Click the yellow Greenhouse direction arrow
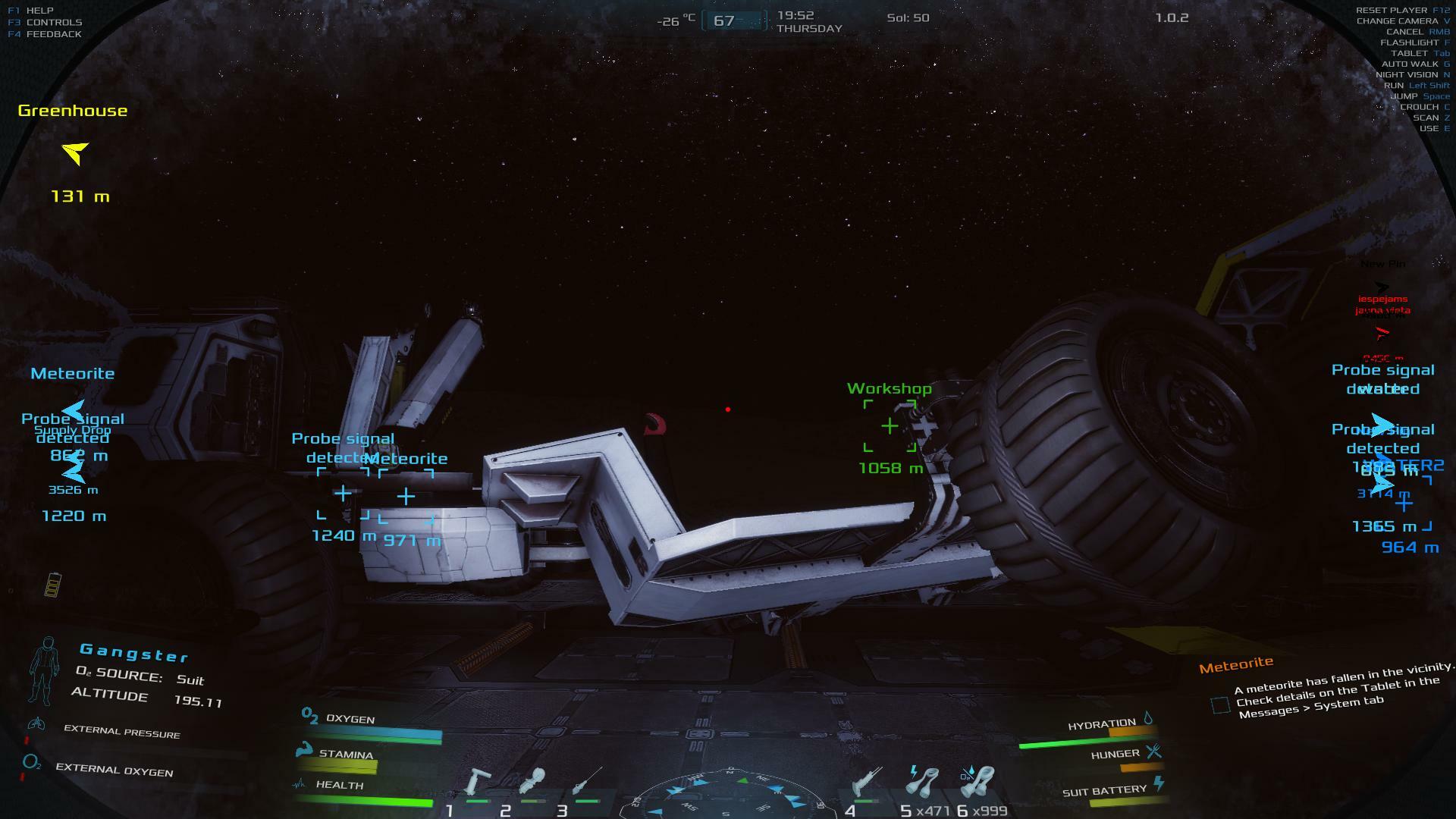 75,153
